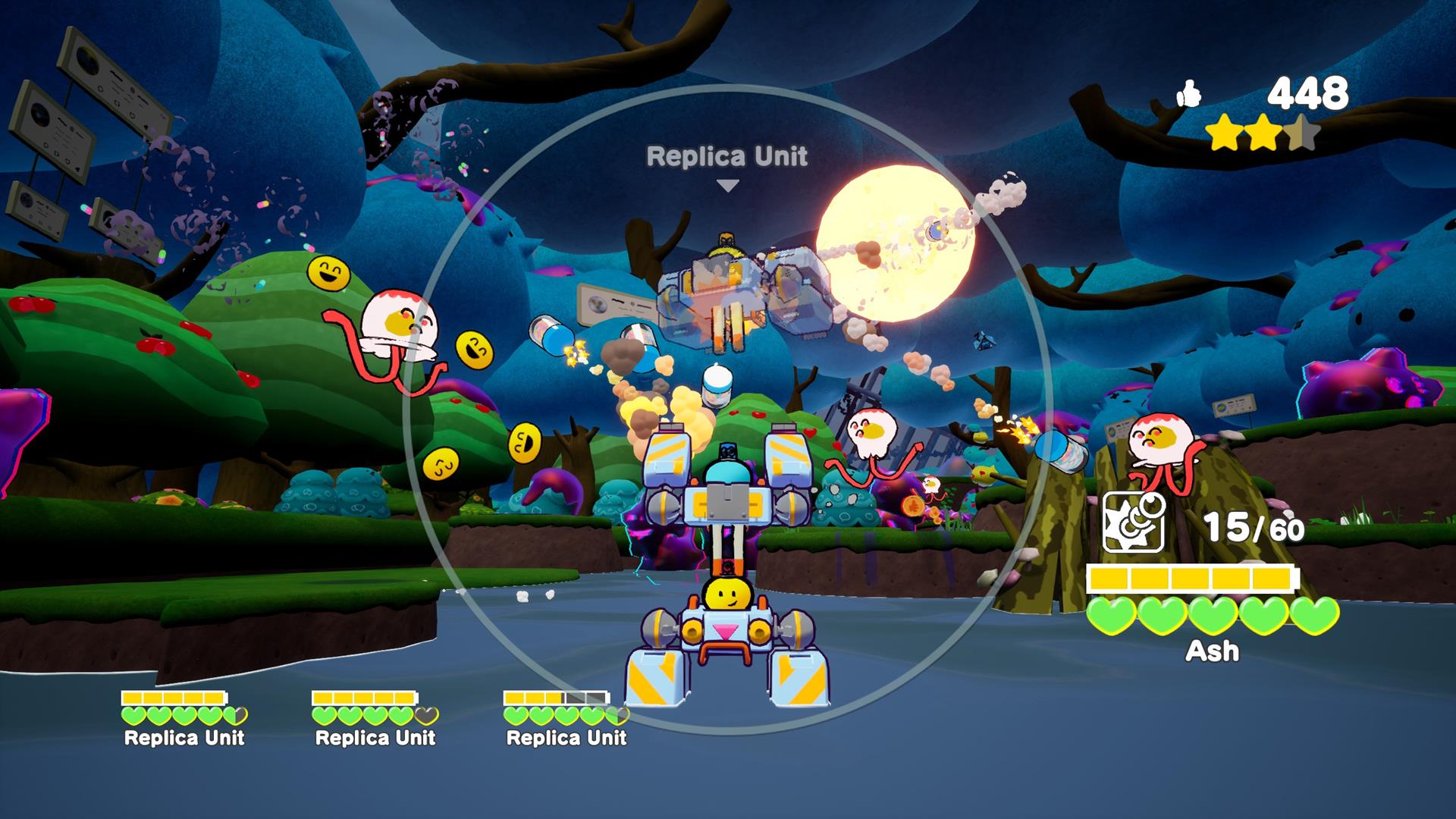Screen dimensions: 1456x819
Task: Click the downward marker above the flying Replica Unit
Action: [x=728, y=184]
